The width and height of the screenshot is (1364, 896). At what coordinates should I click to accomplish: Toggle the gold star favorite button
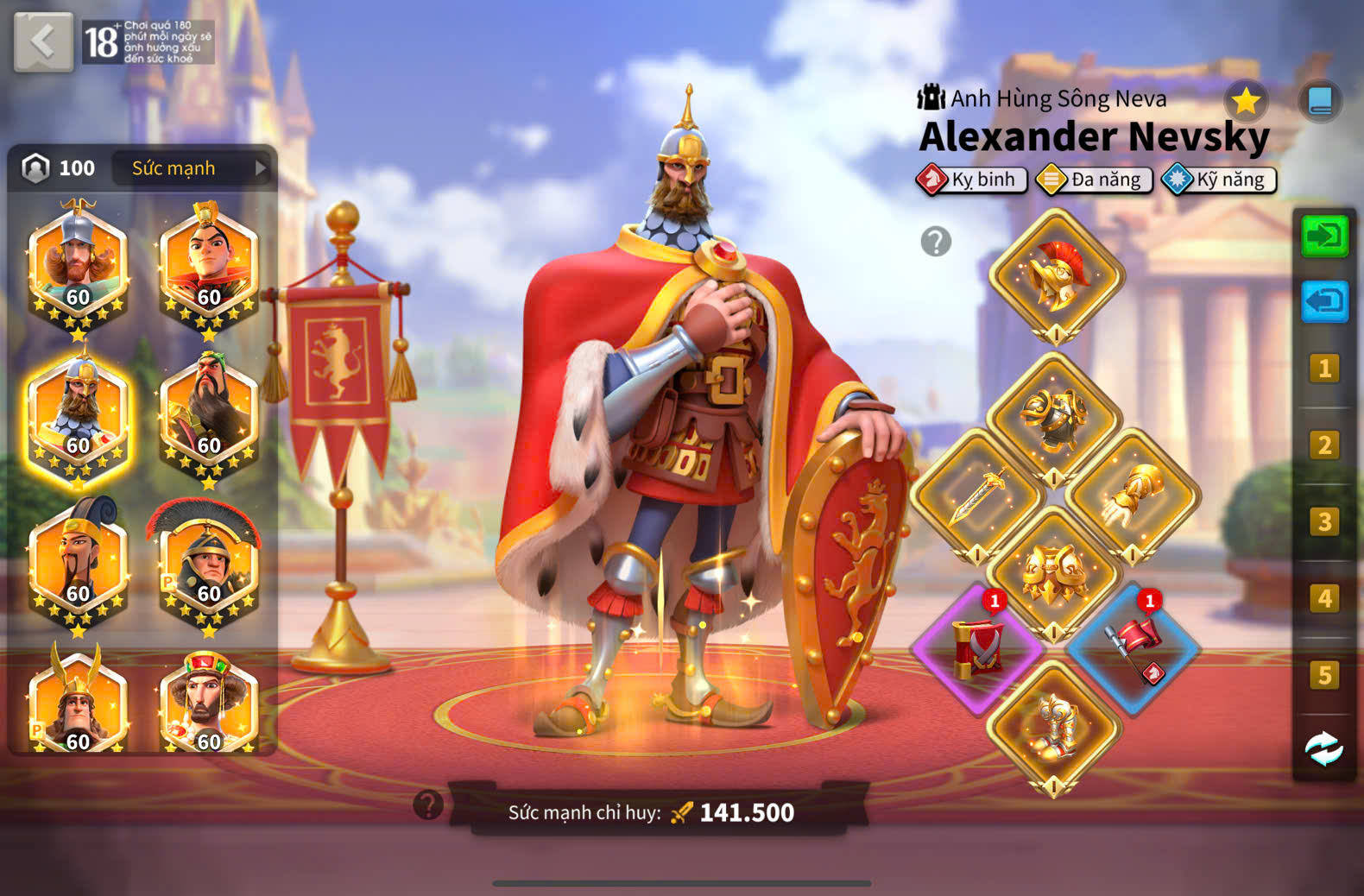pyautogui.click(x=1245, y=102)
